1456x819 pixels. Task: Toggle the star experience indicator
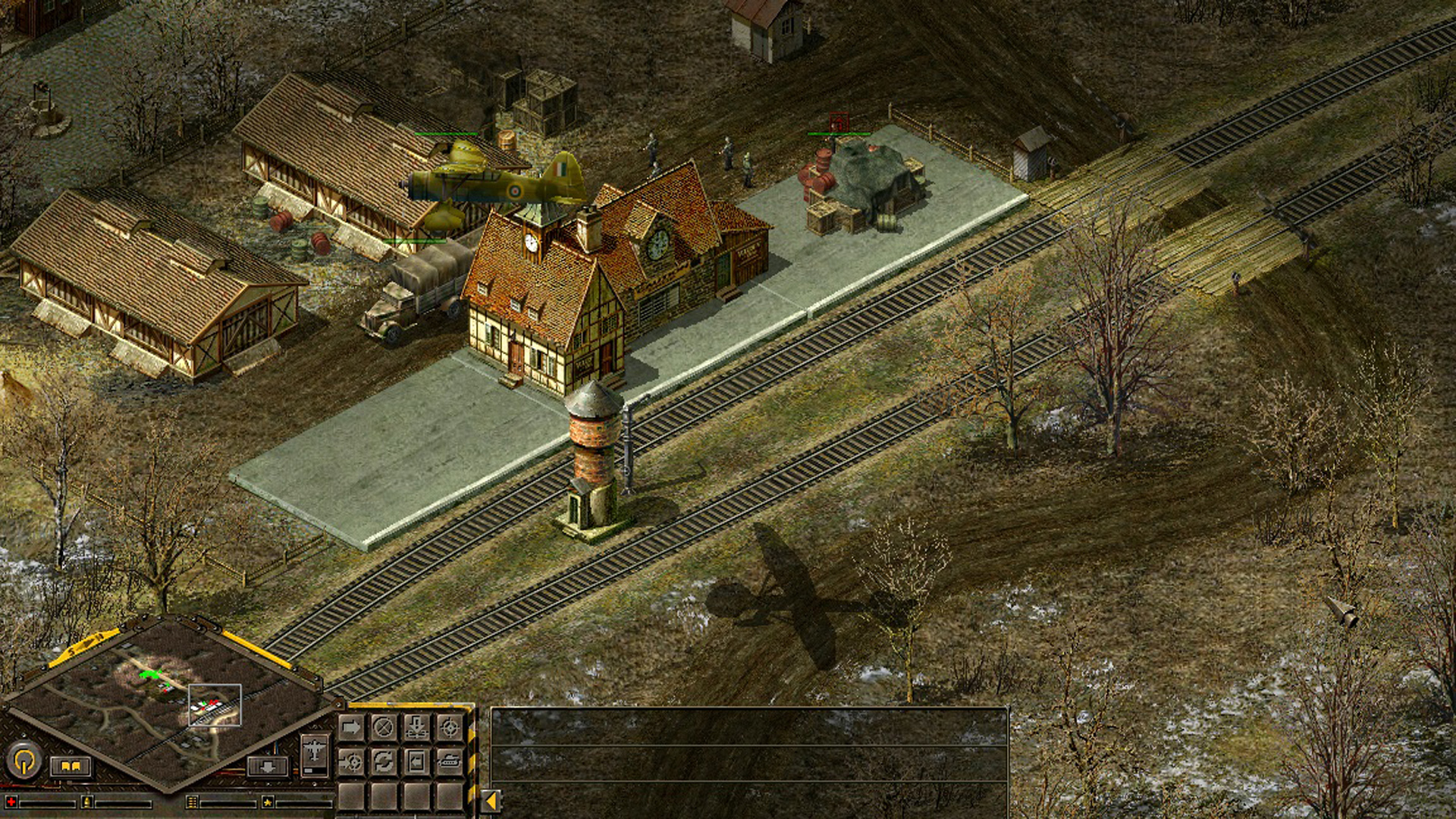coord(268,802)
